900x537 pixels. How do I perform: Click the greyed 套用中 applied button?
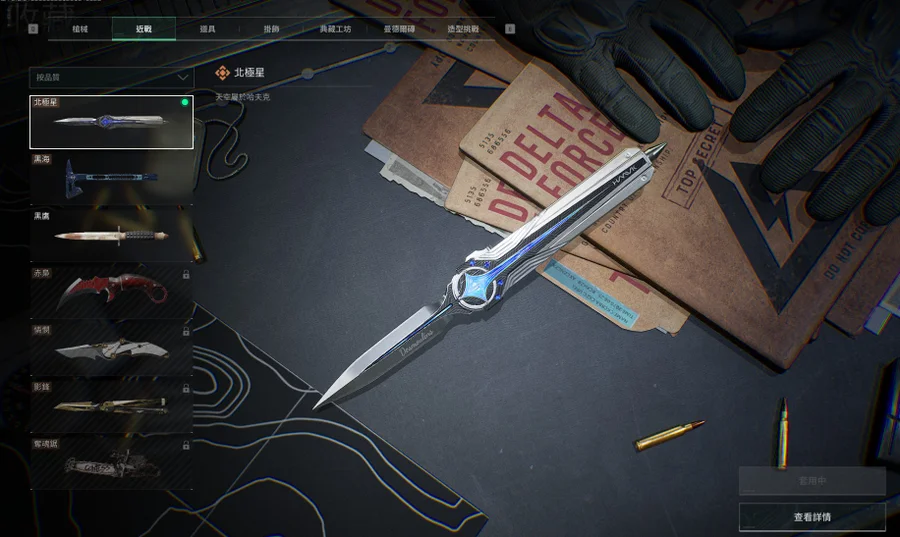coord(812,481)
